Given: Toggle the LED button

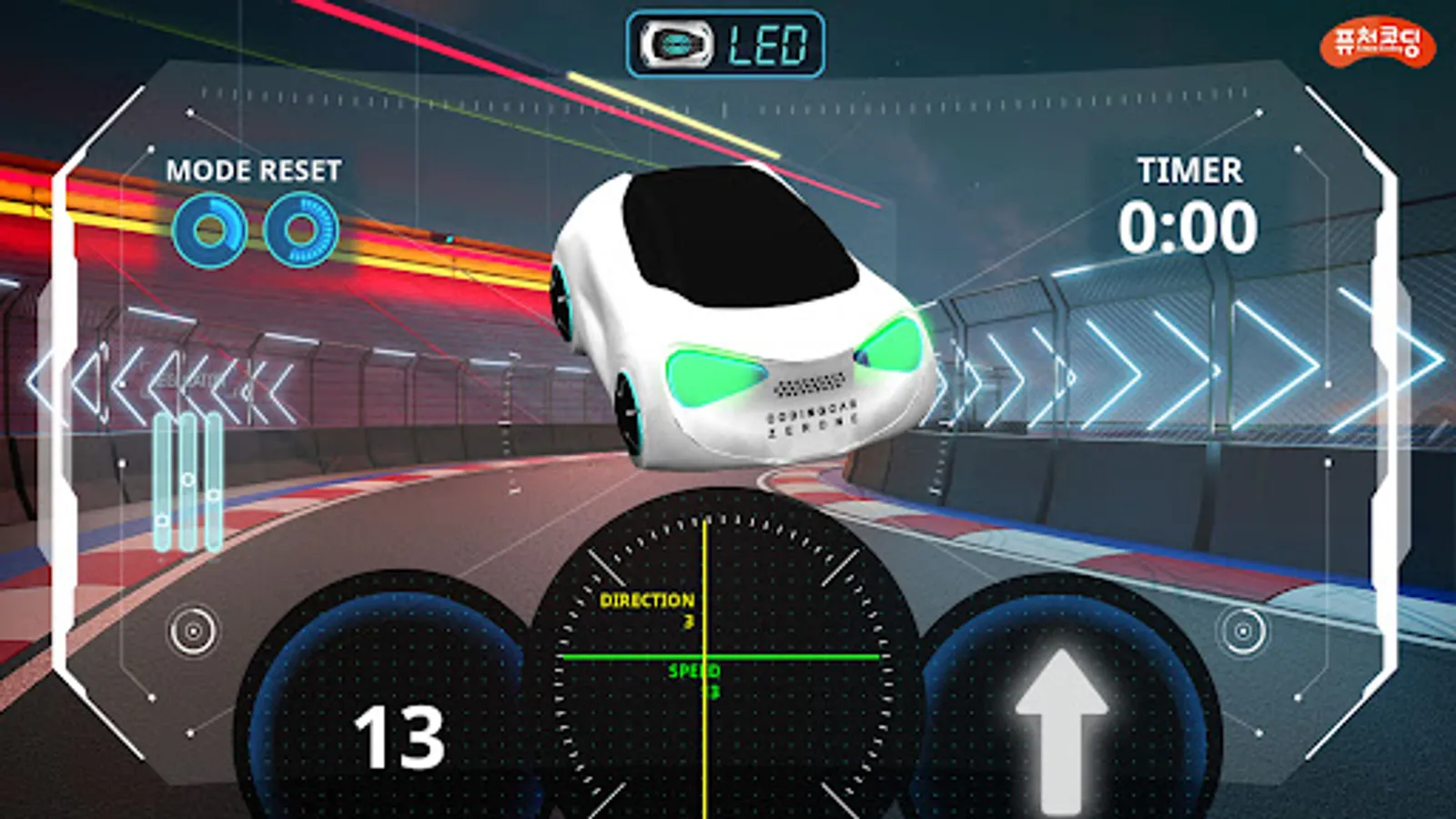Looking at the screenshot, I should tap(725, 44).
